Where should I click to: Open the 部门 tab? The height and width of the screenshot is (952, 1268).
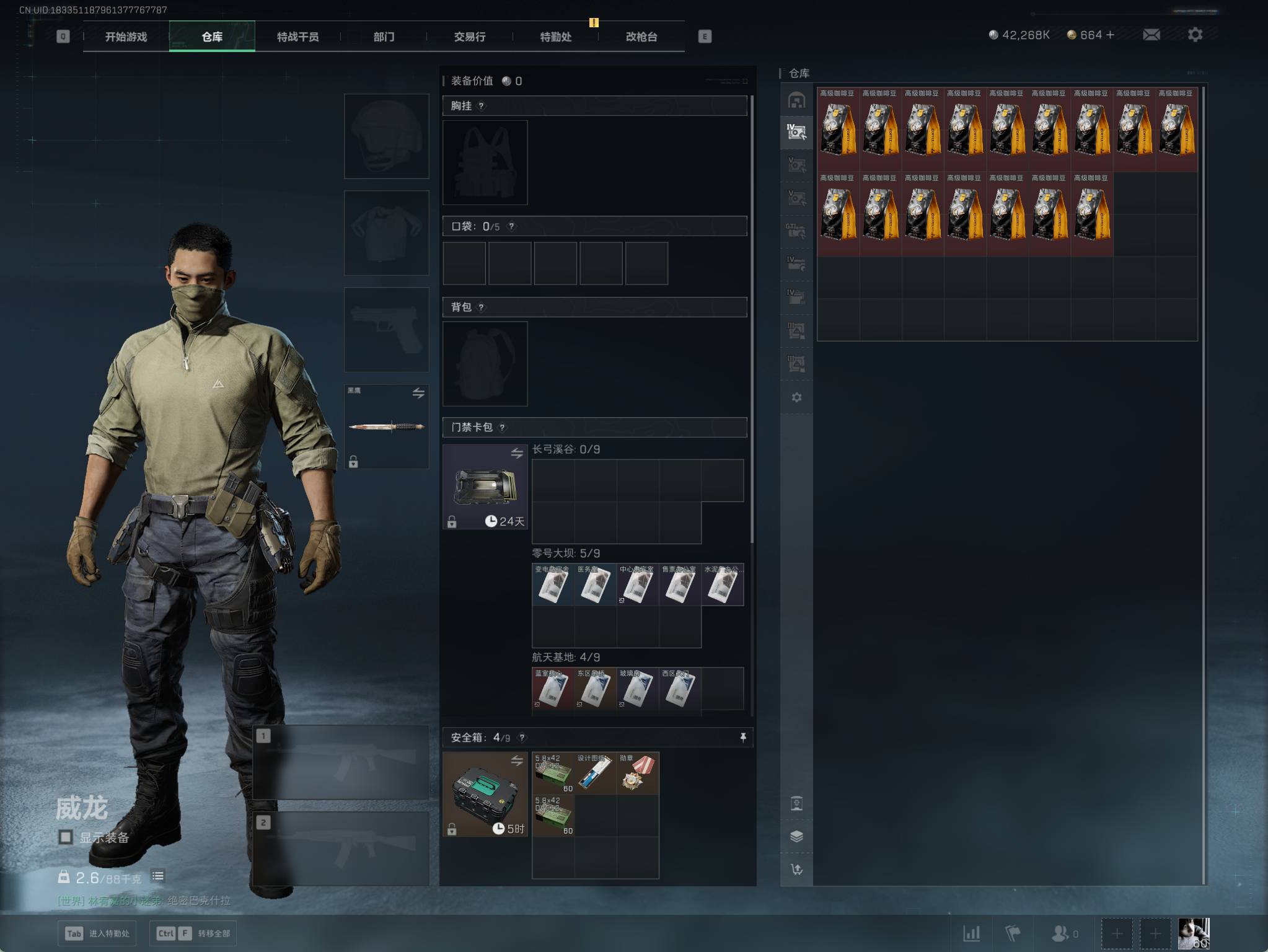(384, 37)
